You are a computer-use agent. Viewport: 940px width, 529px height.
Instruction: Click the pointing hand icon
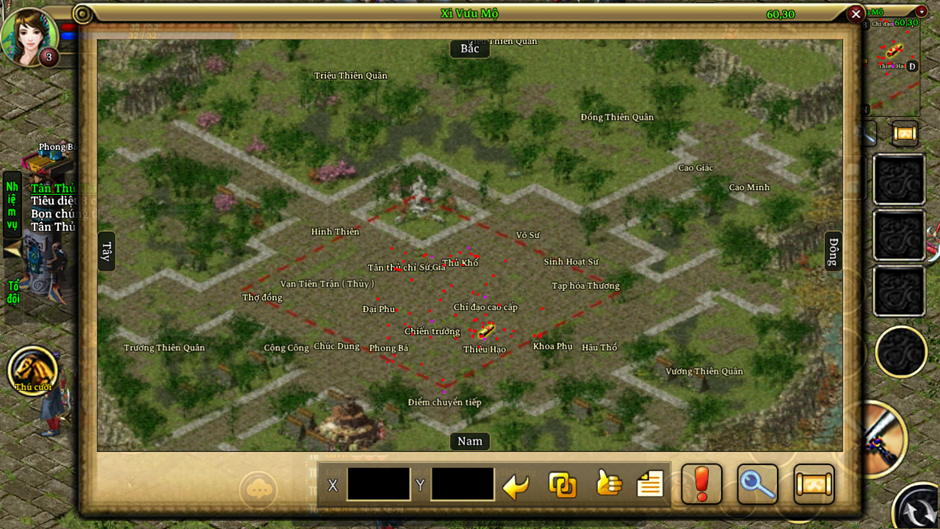coord(608,484)
